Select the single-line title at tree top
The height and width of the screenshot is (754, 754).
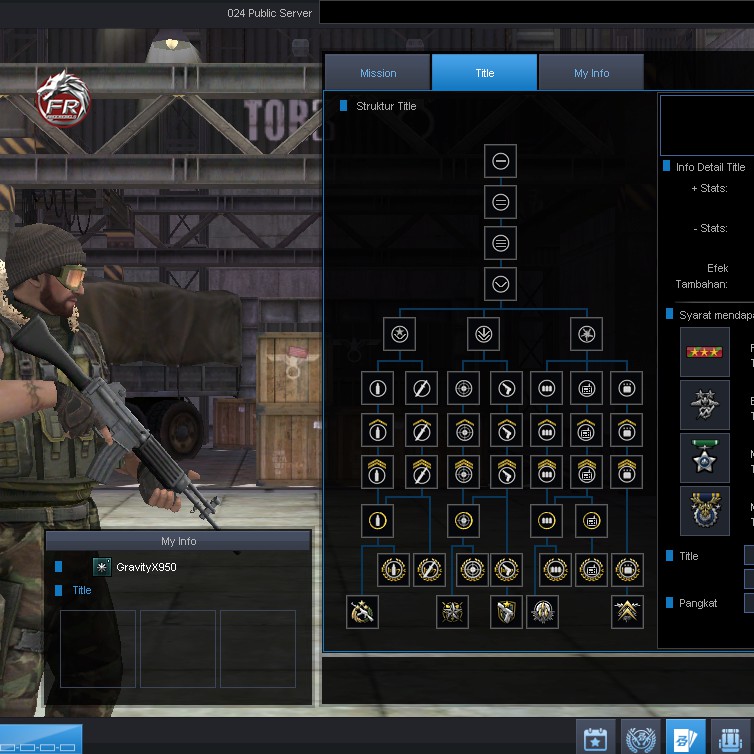(x=501, y=161)
